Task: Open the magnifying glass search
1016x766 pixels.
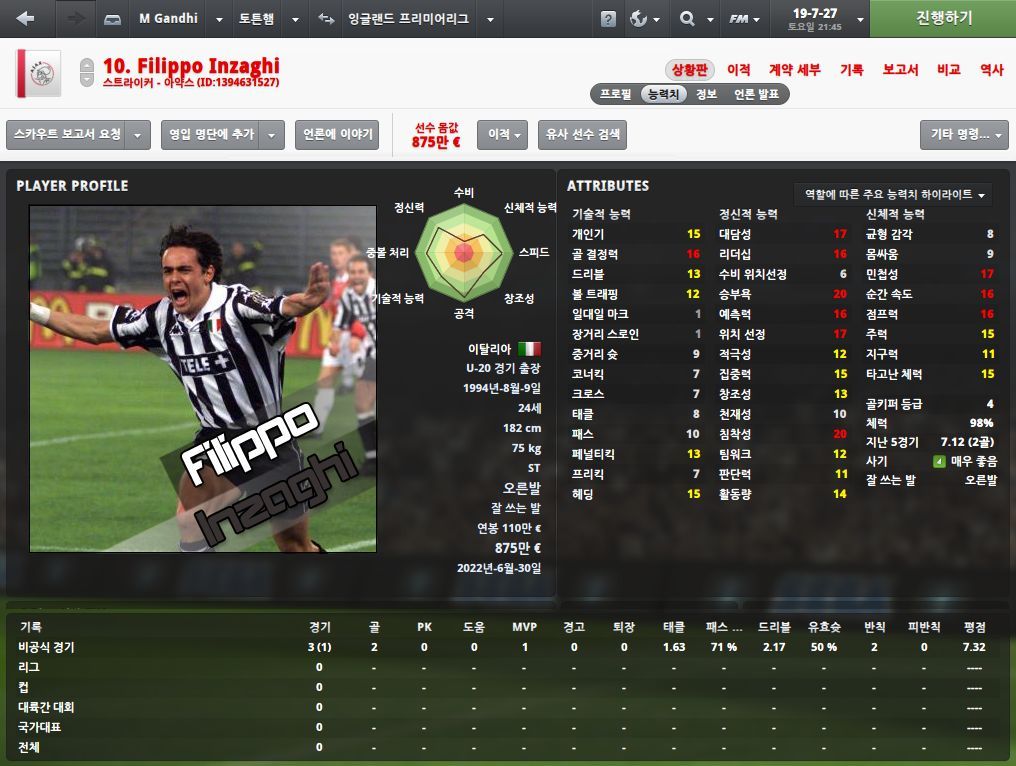Action: click(693, 19)
